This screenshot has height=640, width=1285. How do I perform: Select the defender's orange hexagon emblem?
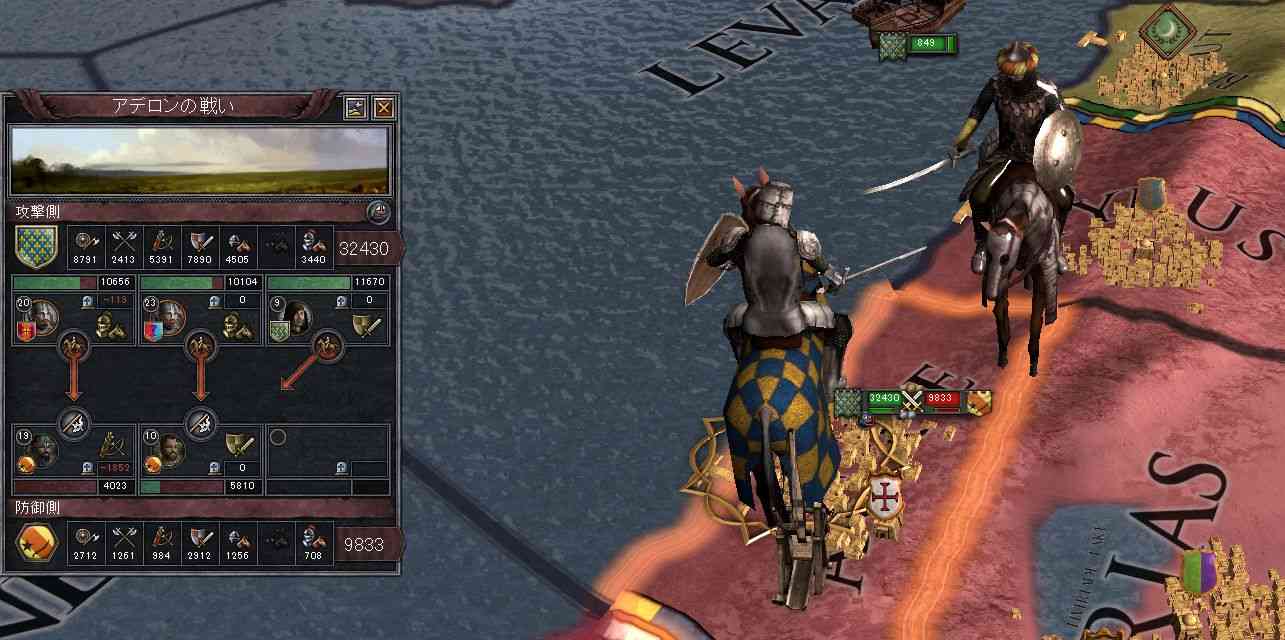click(x=36, y=545)
